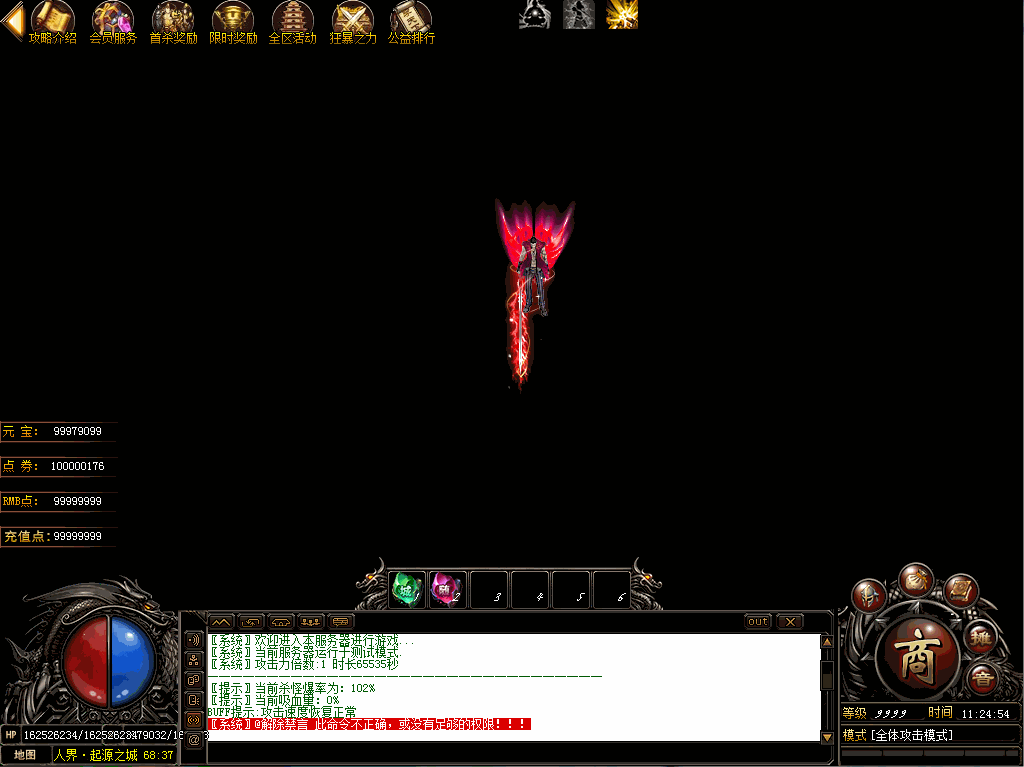Open the 限时奖励 timed rewards
The image size is (1024, 767).
coord(233,20)
